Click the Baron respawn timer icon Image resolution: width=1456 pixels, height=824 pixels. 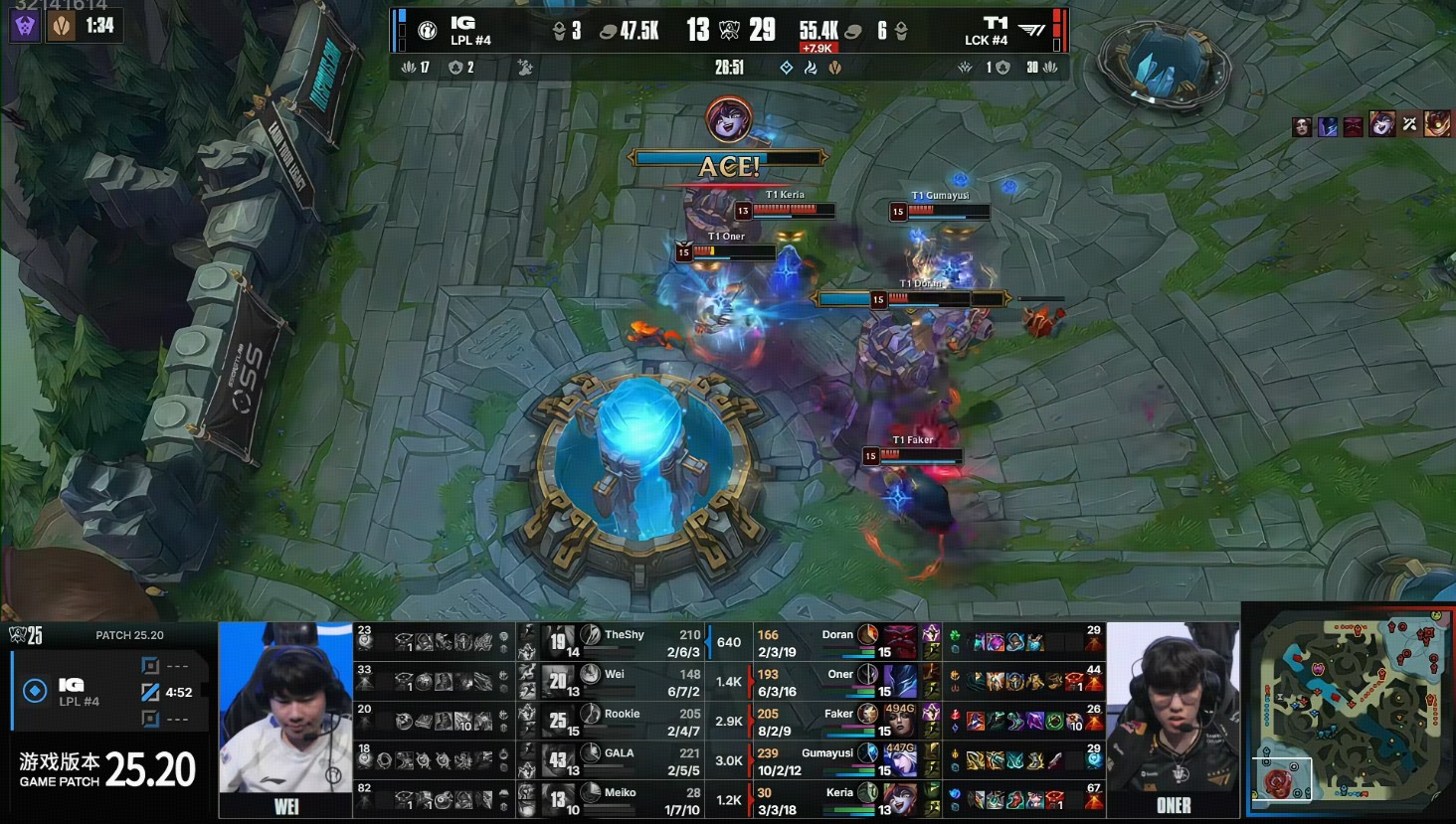click(x=26, y=25)
